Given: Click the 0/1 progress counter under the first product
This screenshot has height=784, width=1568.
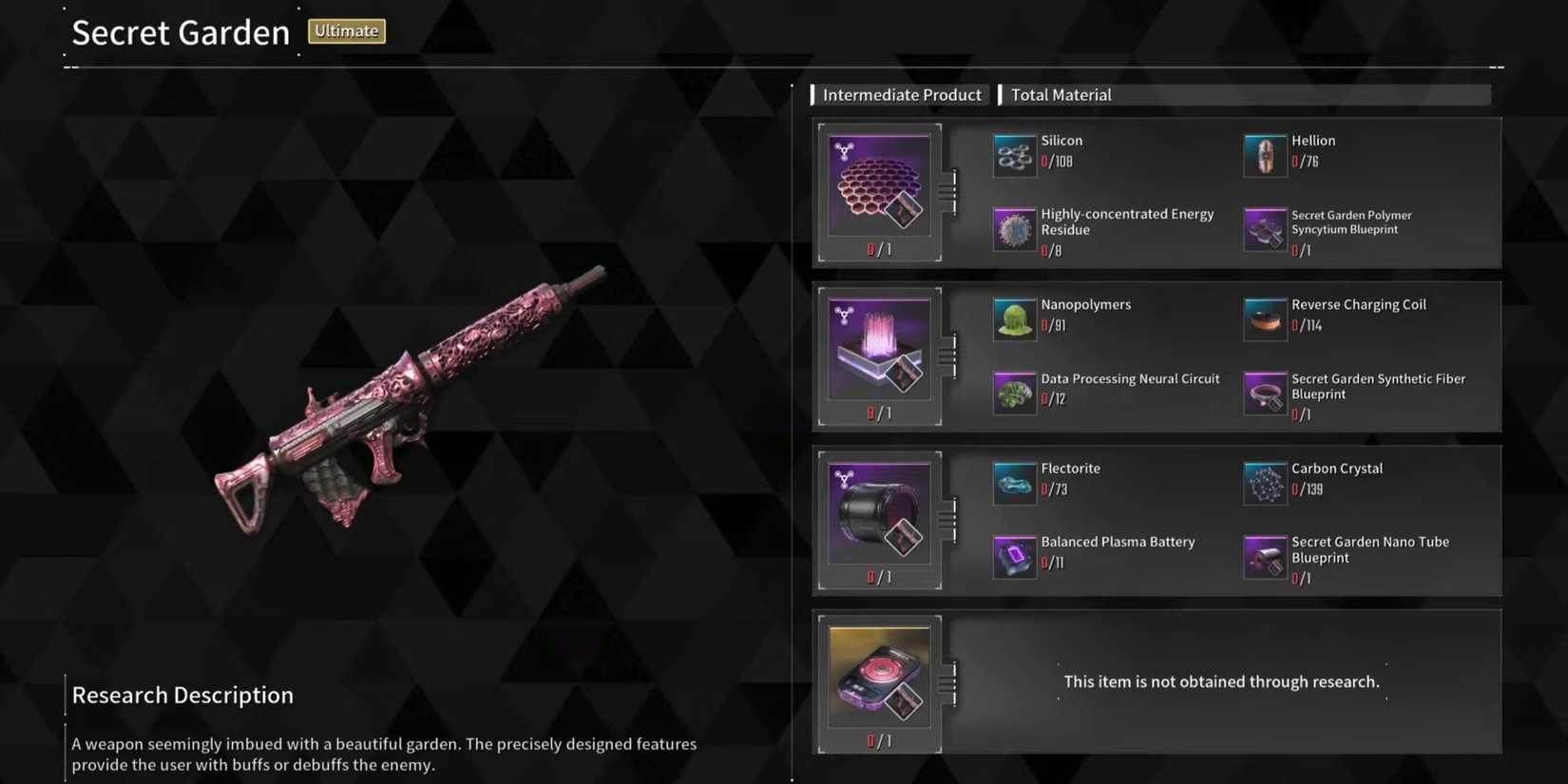Looking at the screenshot, I should coord(879,248).
